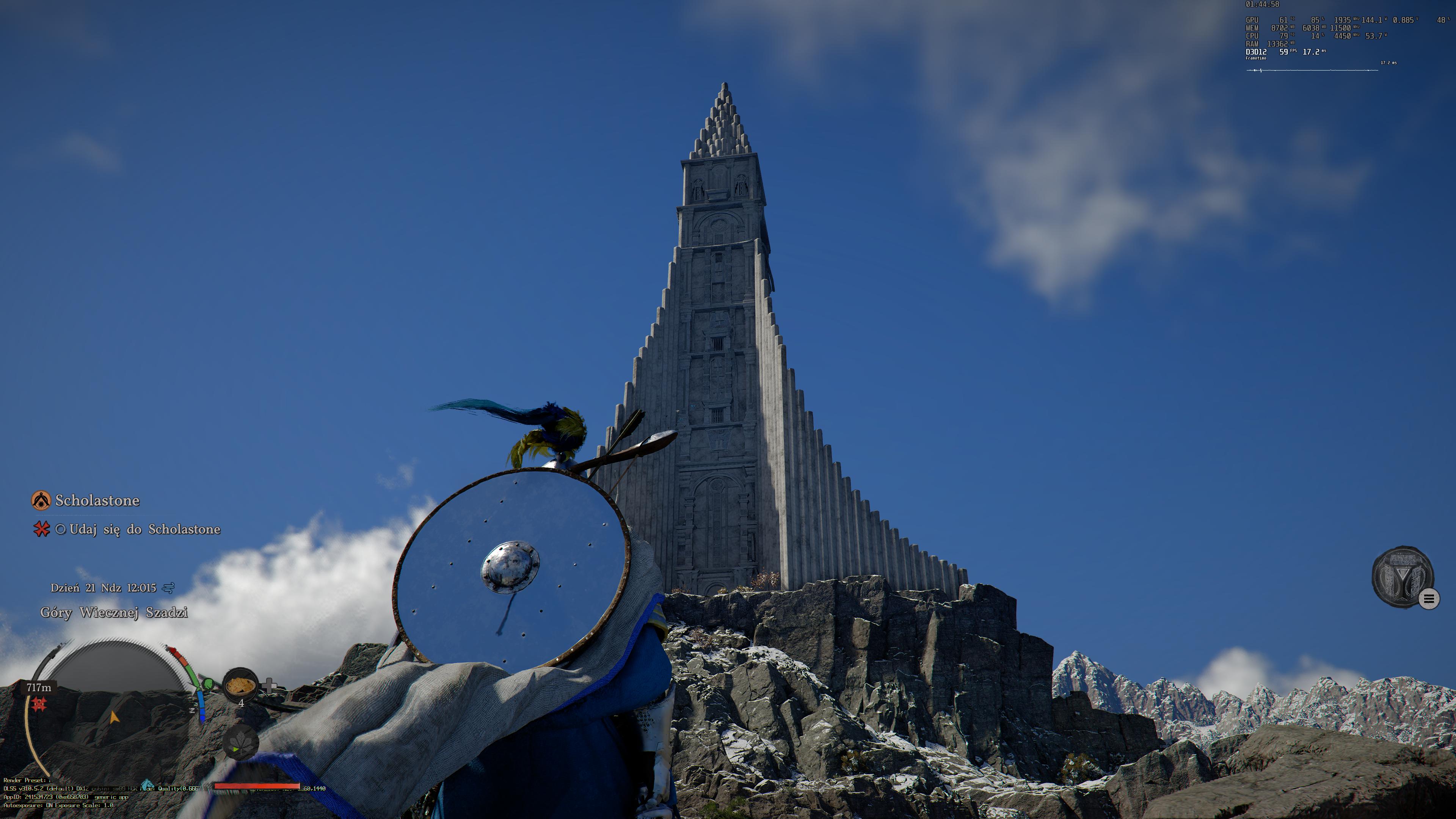
Task: Select the "Udaj się do Scholastone" objective
Action: click(144, 529)
